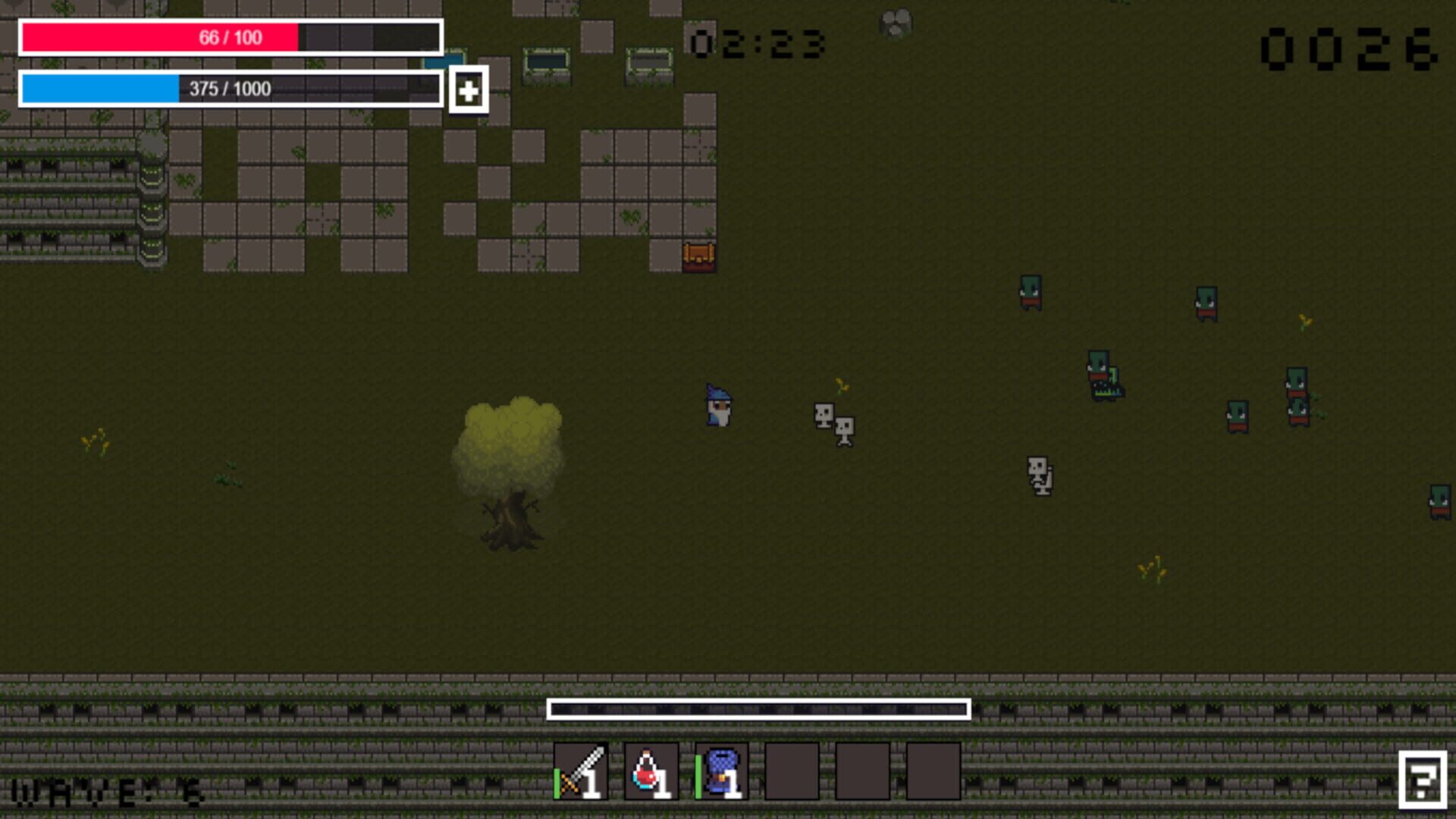Select the sword in the first hotbar slot
The height and width of the screenshot is (819, 1456).
(x=579, y=773)
